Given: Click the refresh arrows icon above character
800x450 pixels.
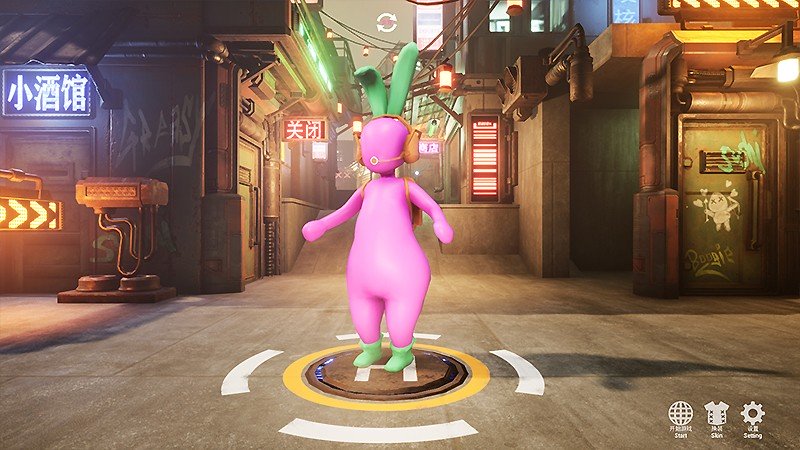Looking at the screenshot, I should click(x=386, y=22).
